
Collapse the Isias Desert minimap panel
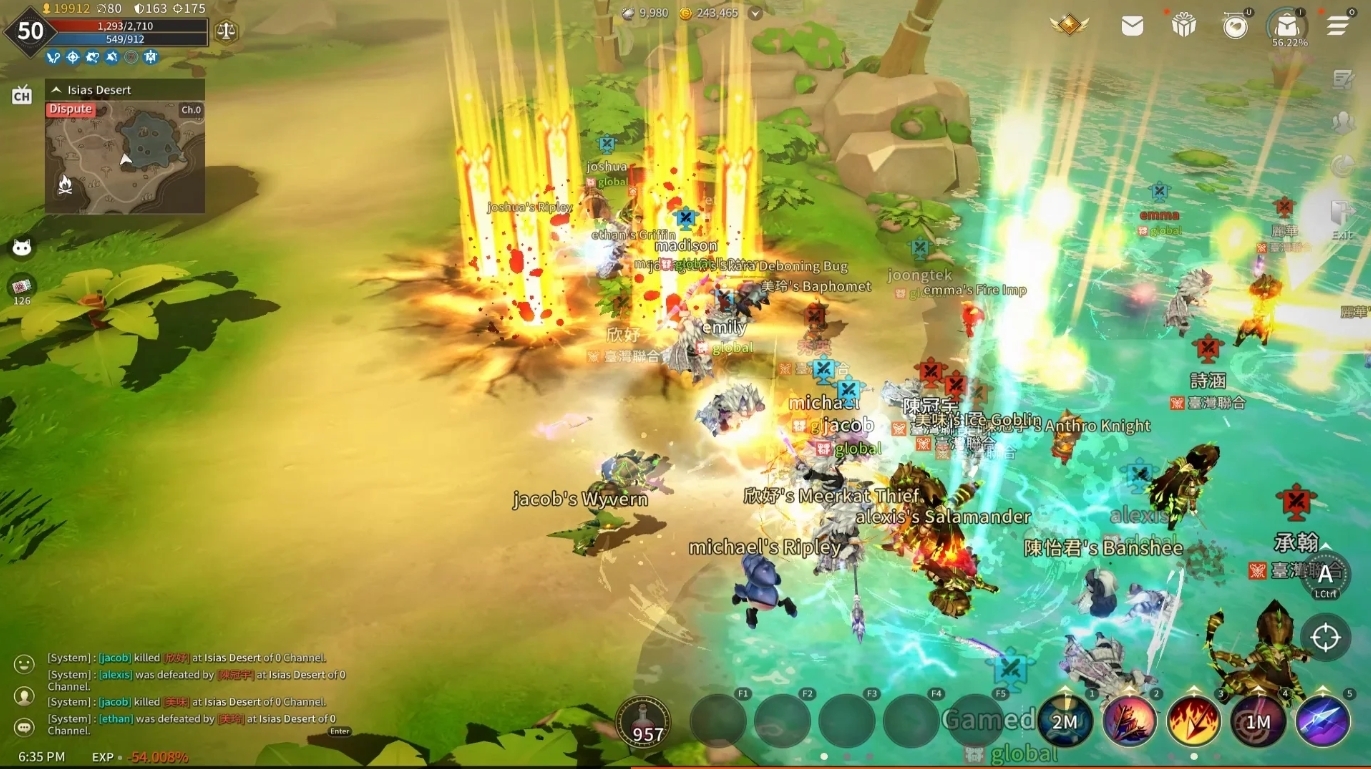[x=56, y=89]
